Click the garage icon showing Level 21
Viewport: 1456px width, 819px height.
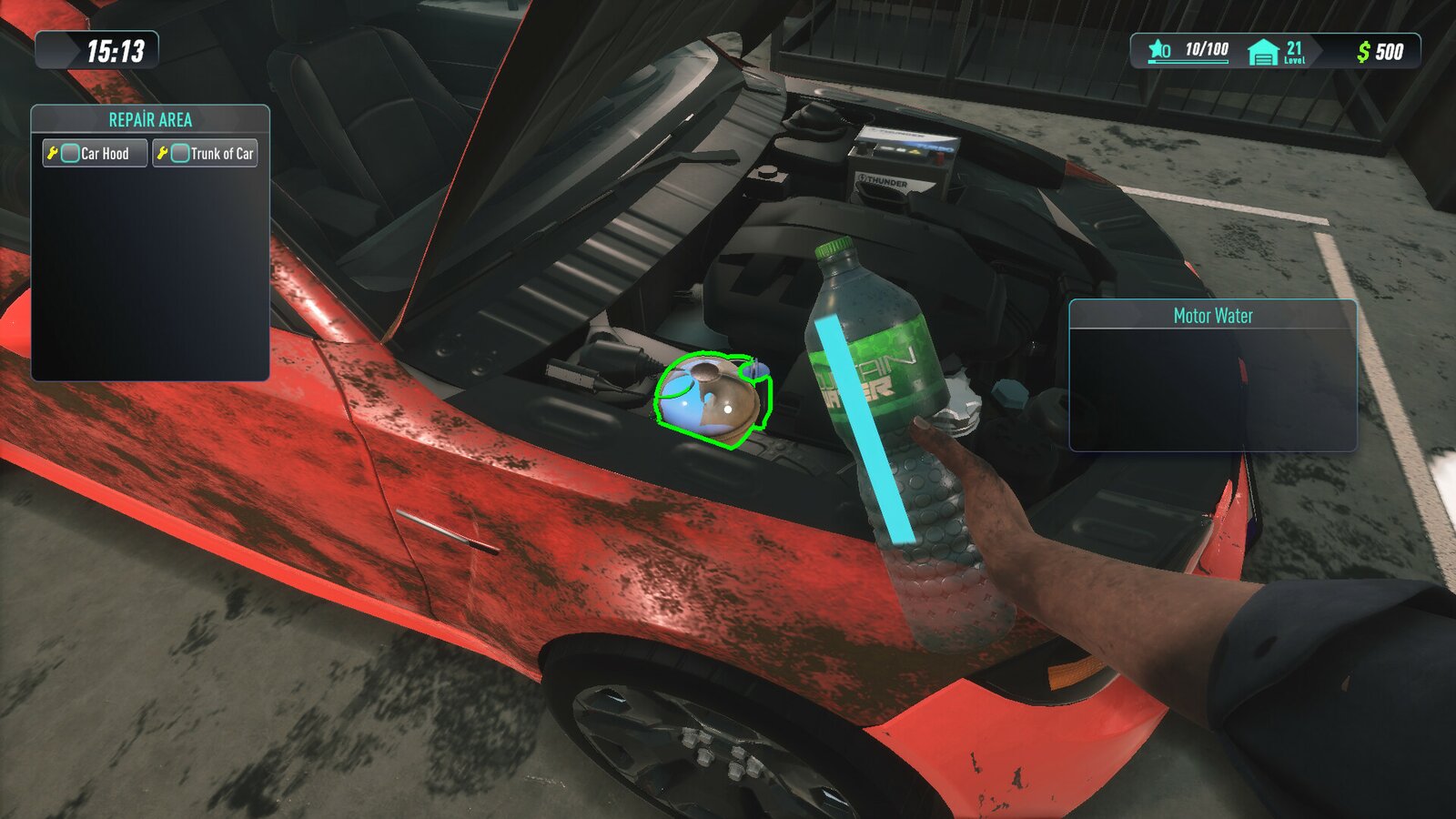[1262, 50]
